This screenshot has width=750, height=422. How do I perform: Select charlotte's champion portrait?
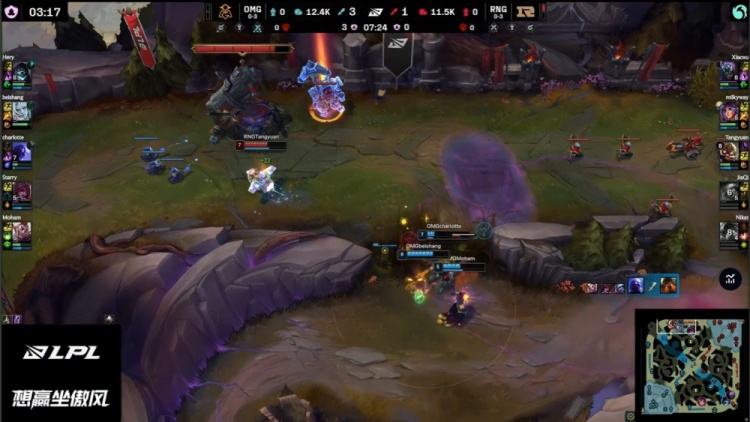click(22, 153)
